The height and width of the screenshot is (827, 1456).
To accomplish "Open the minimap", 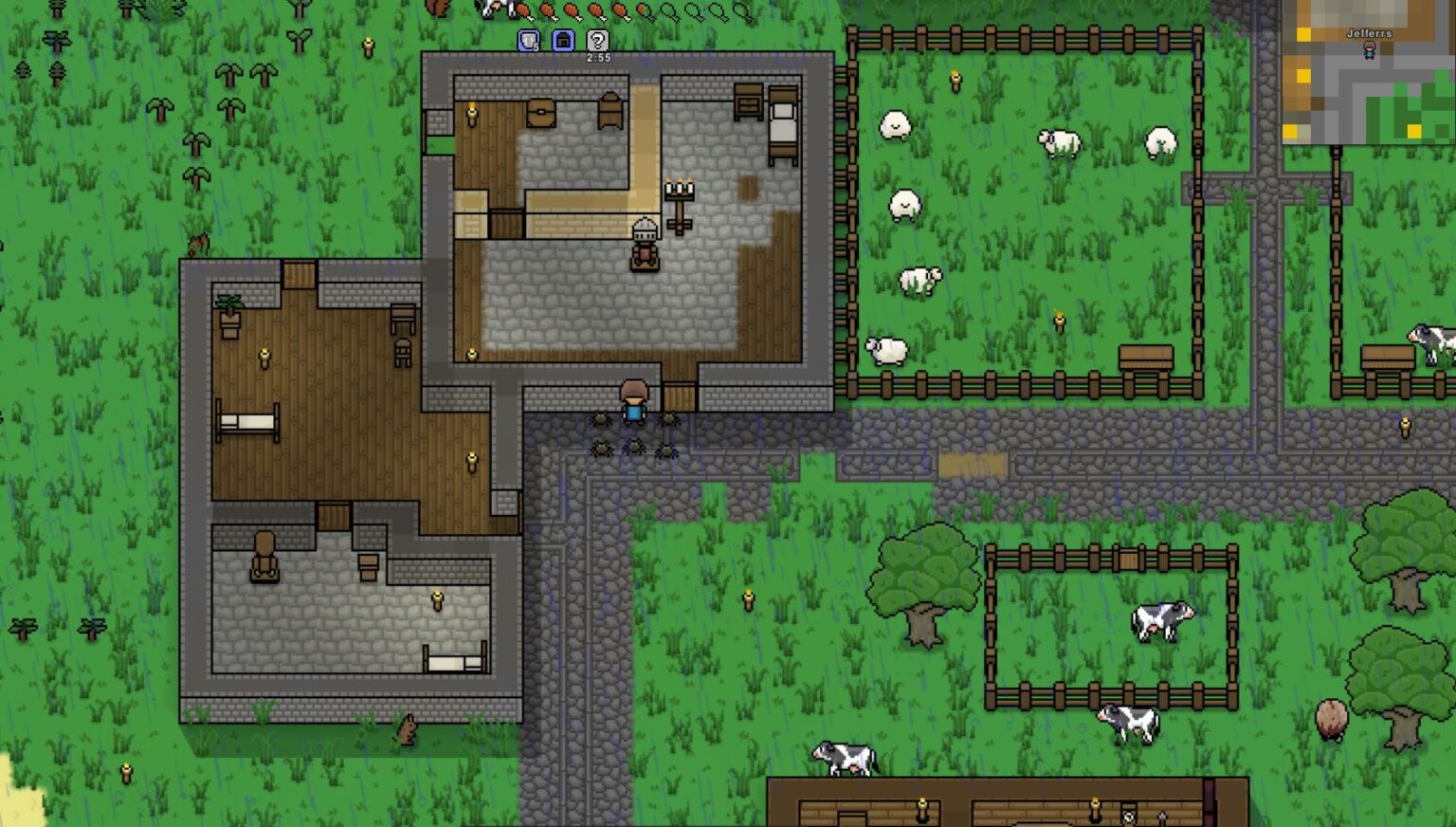I will (1368, 73).
